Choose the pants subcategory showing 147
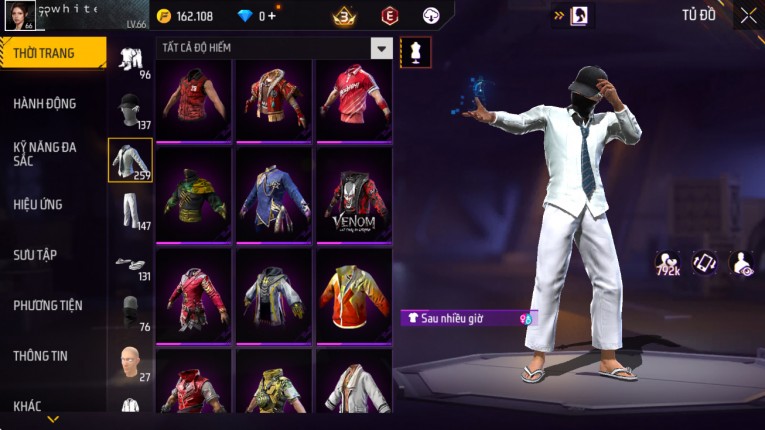 click(130, 210)
